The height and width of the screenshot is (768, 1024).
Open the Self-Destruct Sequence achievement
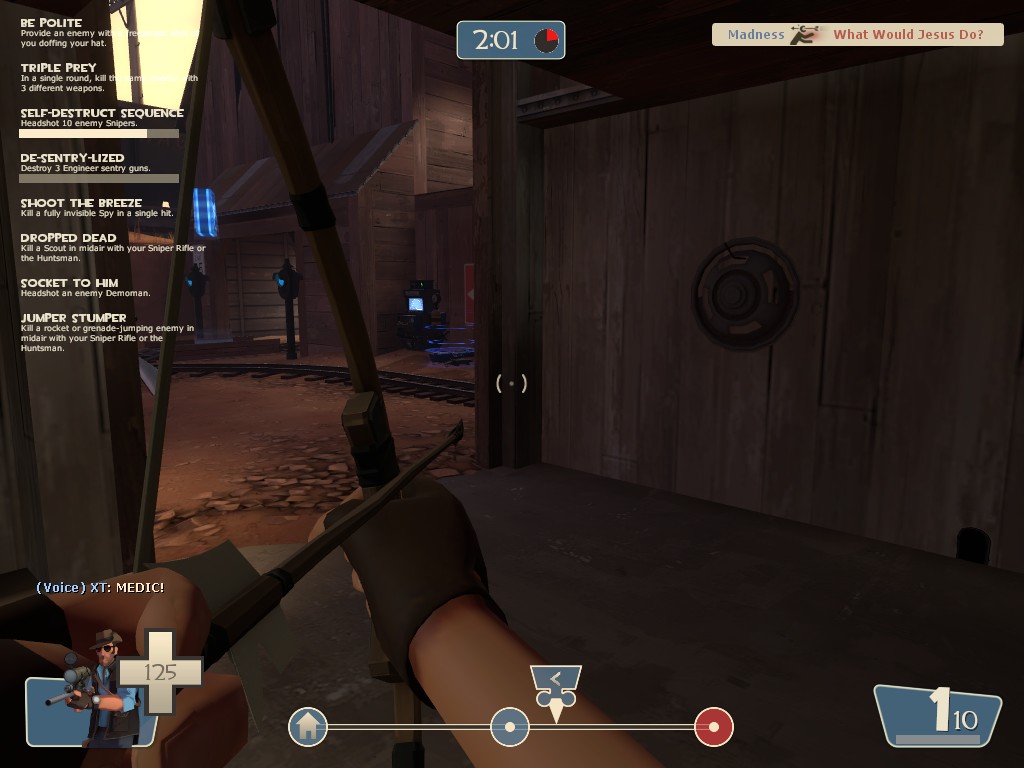102,113
